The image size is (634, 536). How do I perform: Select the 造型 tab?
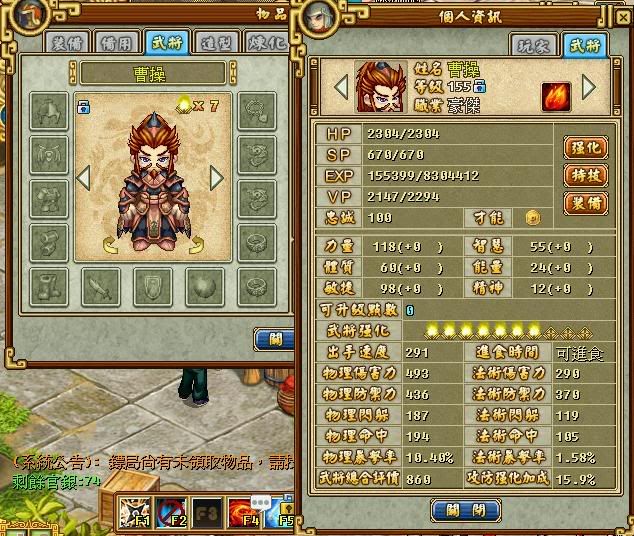214,43
